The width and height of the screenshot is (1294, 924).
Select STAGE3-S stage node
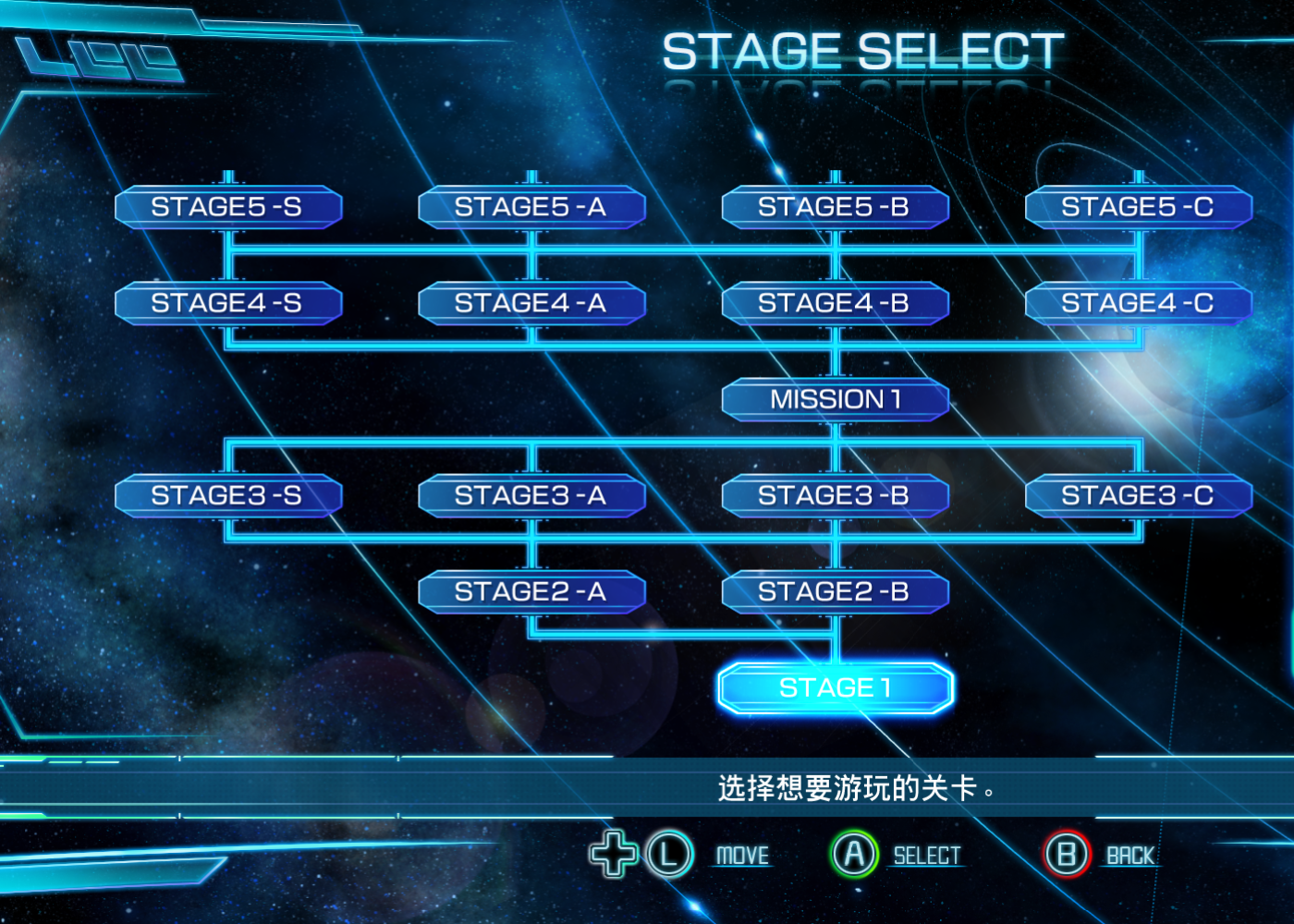coord(227,496)
